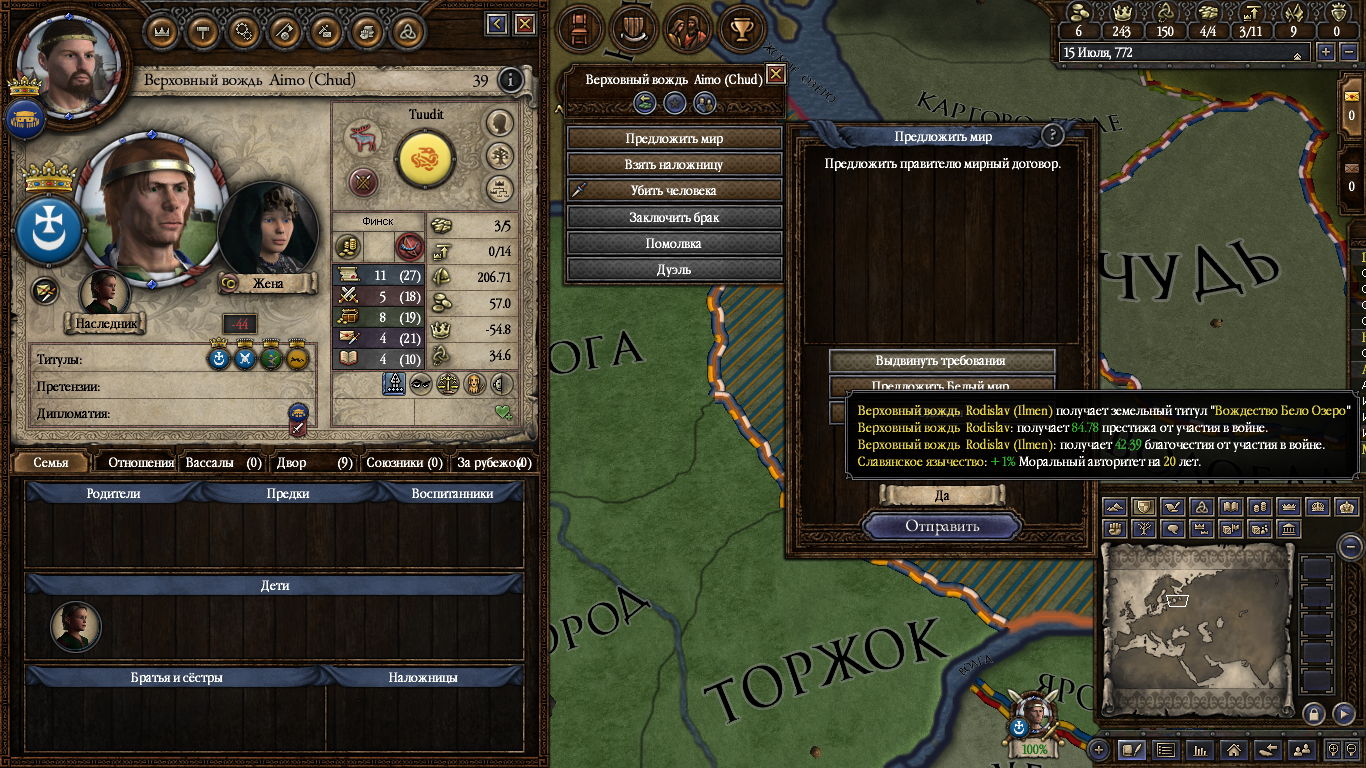This screenshot has height=768, width=1366.
Task: Click the 'Убить человека' action
Action: [674, 191]
